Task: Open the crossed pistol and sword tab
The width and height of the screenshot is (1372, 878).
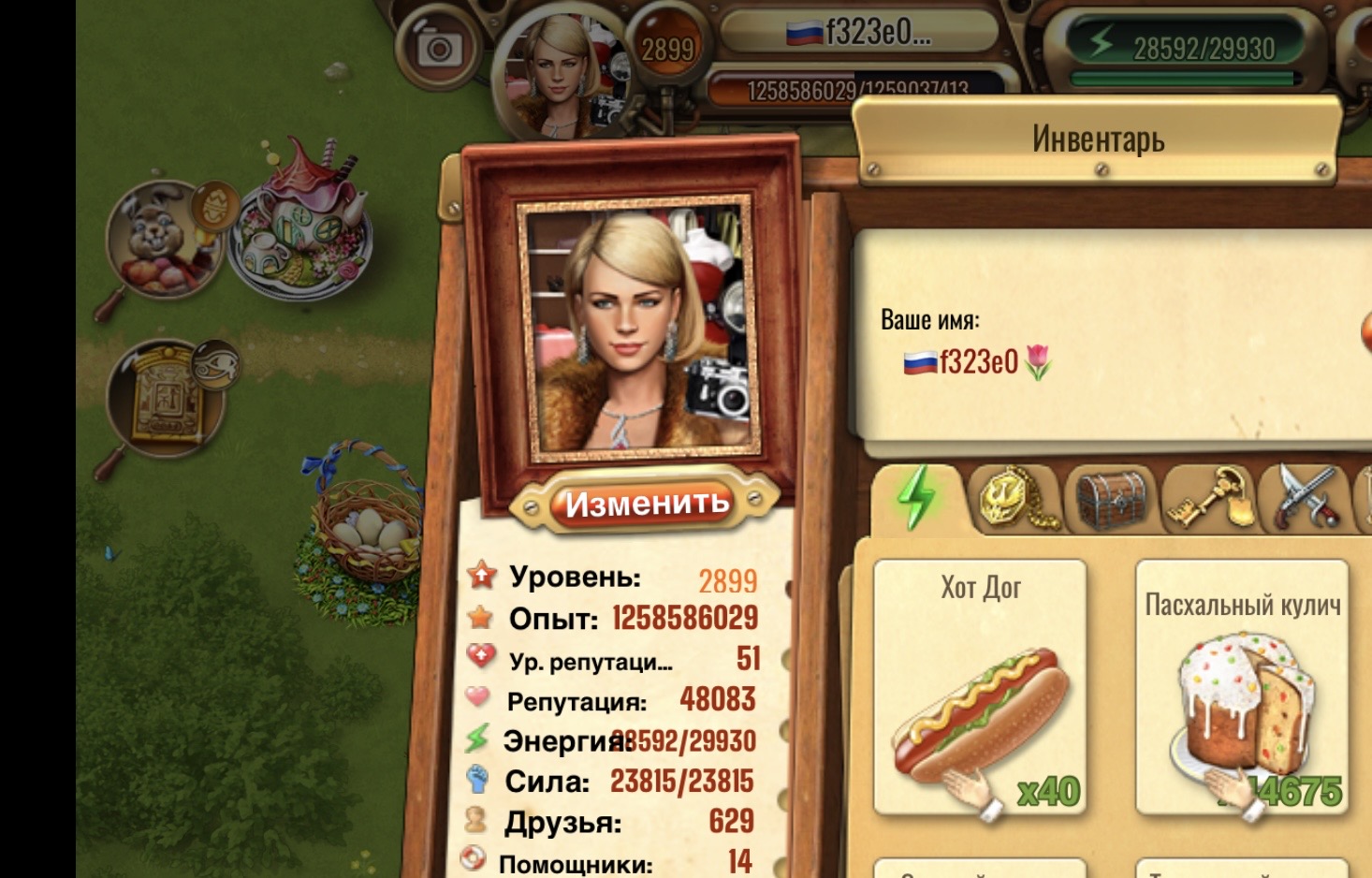Action: (1305, 498)
